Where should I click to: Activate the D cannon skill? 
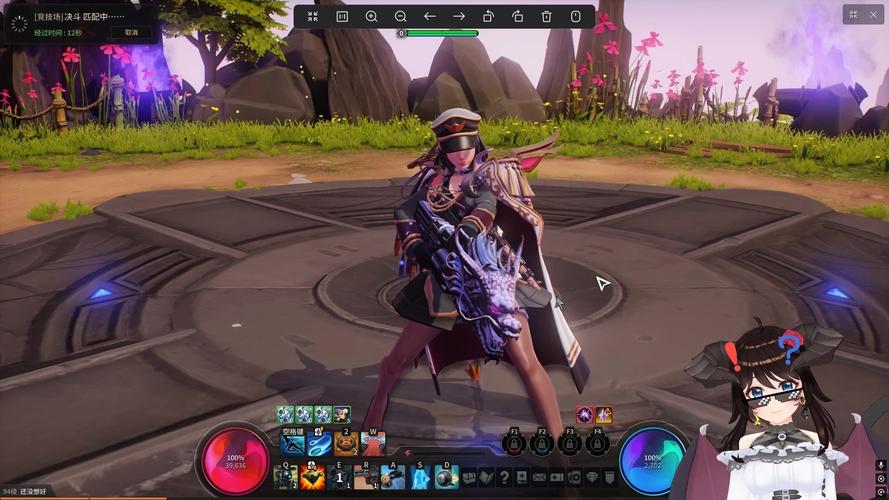446,477
